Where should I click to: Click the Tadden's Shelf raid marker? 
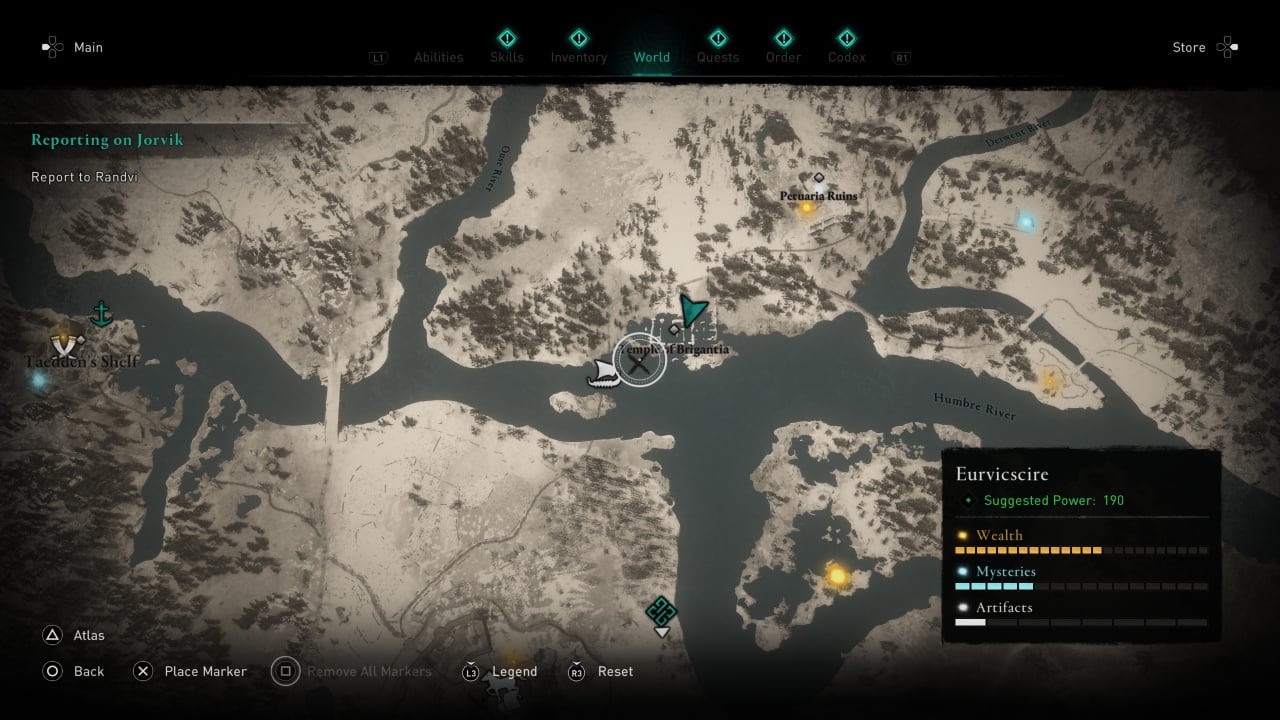pyautogui.click(x=68, y=342)
